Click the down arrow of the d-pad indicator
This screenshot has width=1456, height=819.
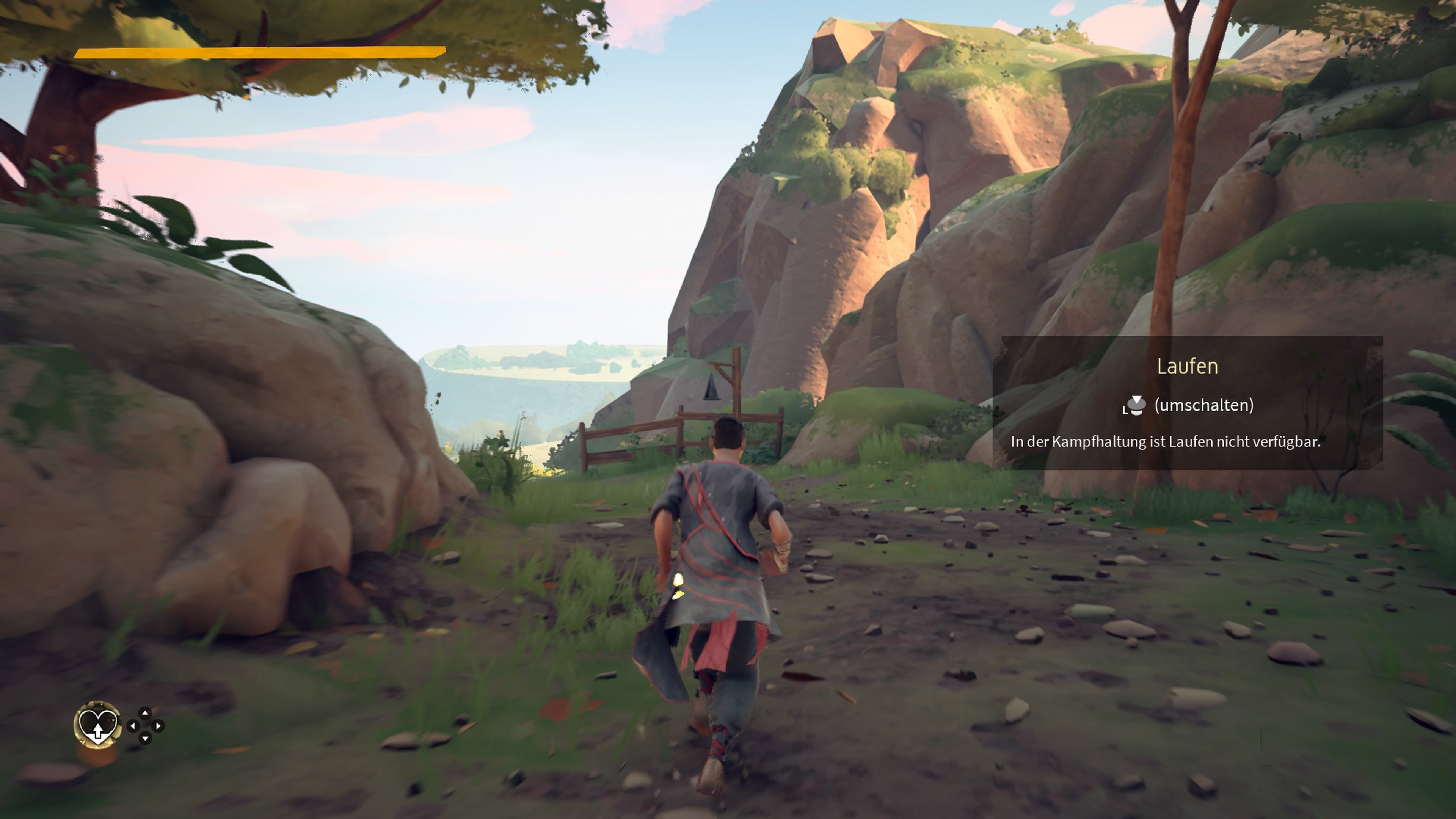tap(145, 738)
